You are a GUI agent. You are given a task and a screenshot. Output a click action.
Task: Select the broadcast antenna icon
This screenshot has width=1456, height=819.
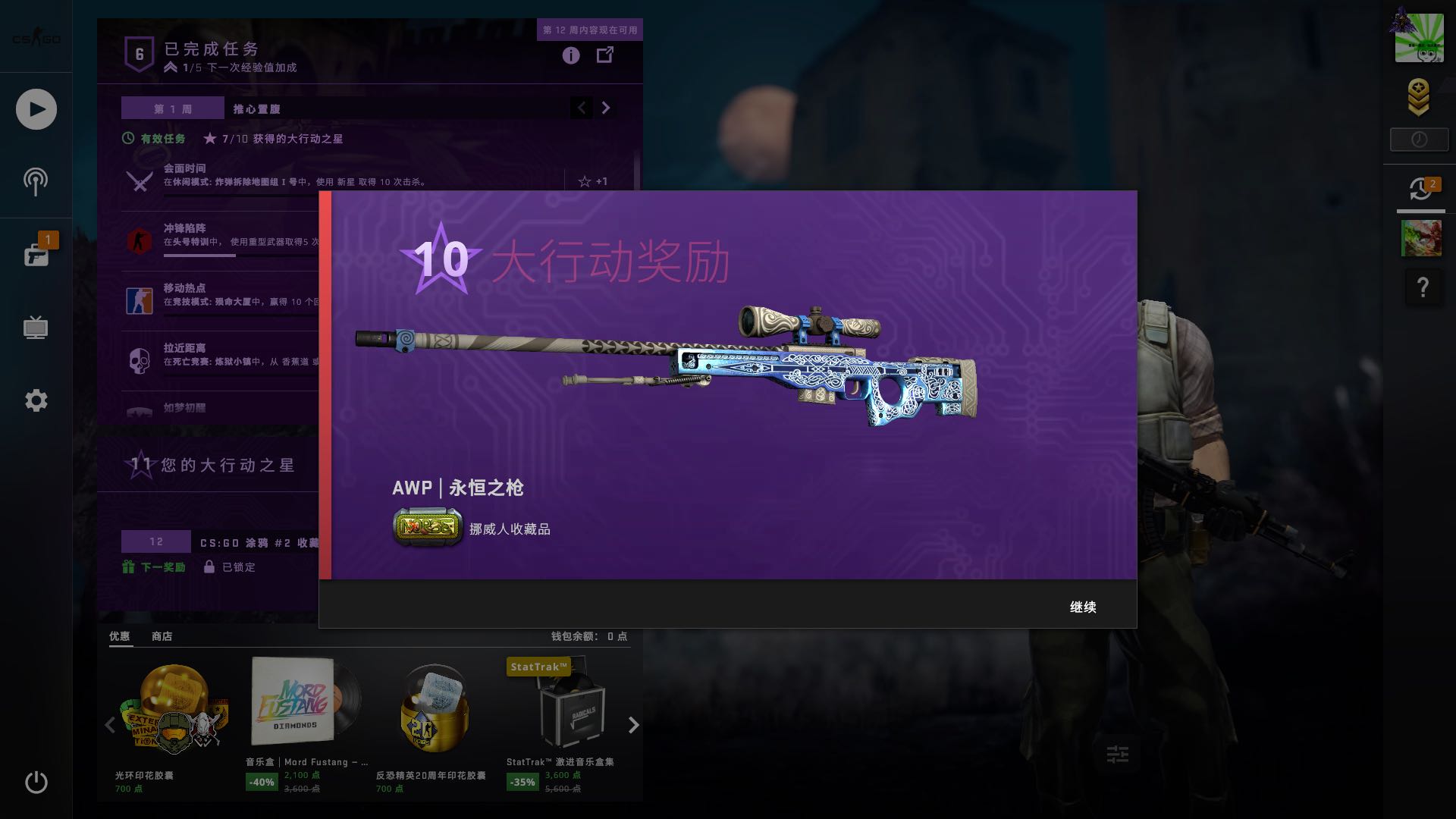[36, 181]
